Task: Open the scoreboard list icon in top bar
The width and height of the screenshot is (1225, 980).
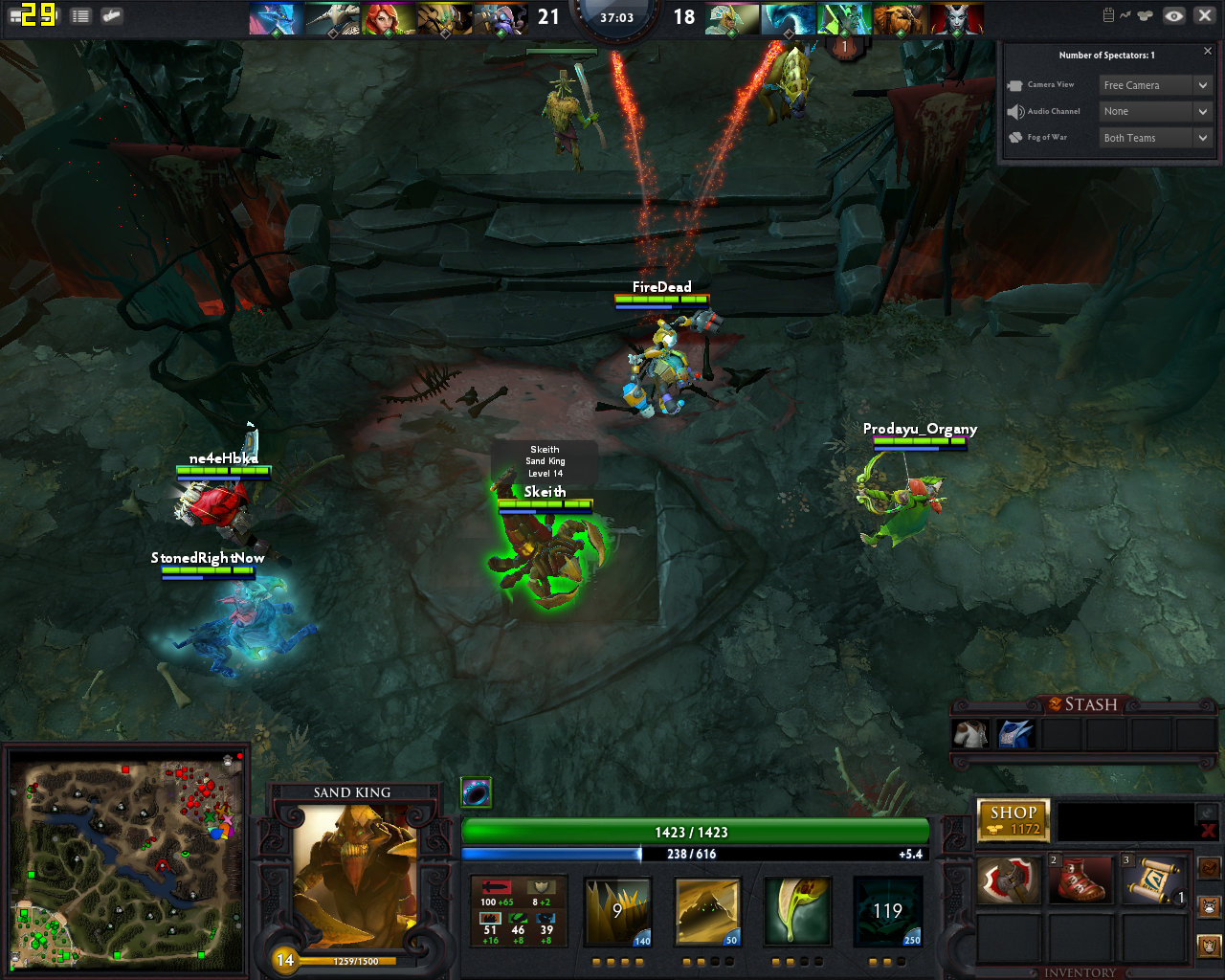Action: pos(80,15)
